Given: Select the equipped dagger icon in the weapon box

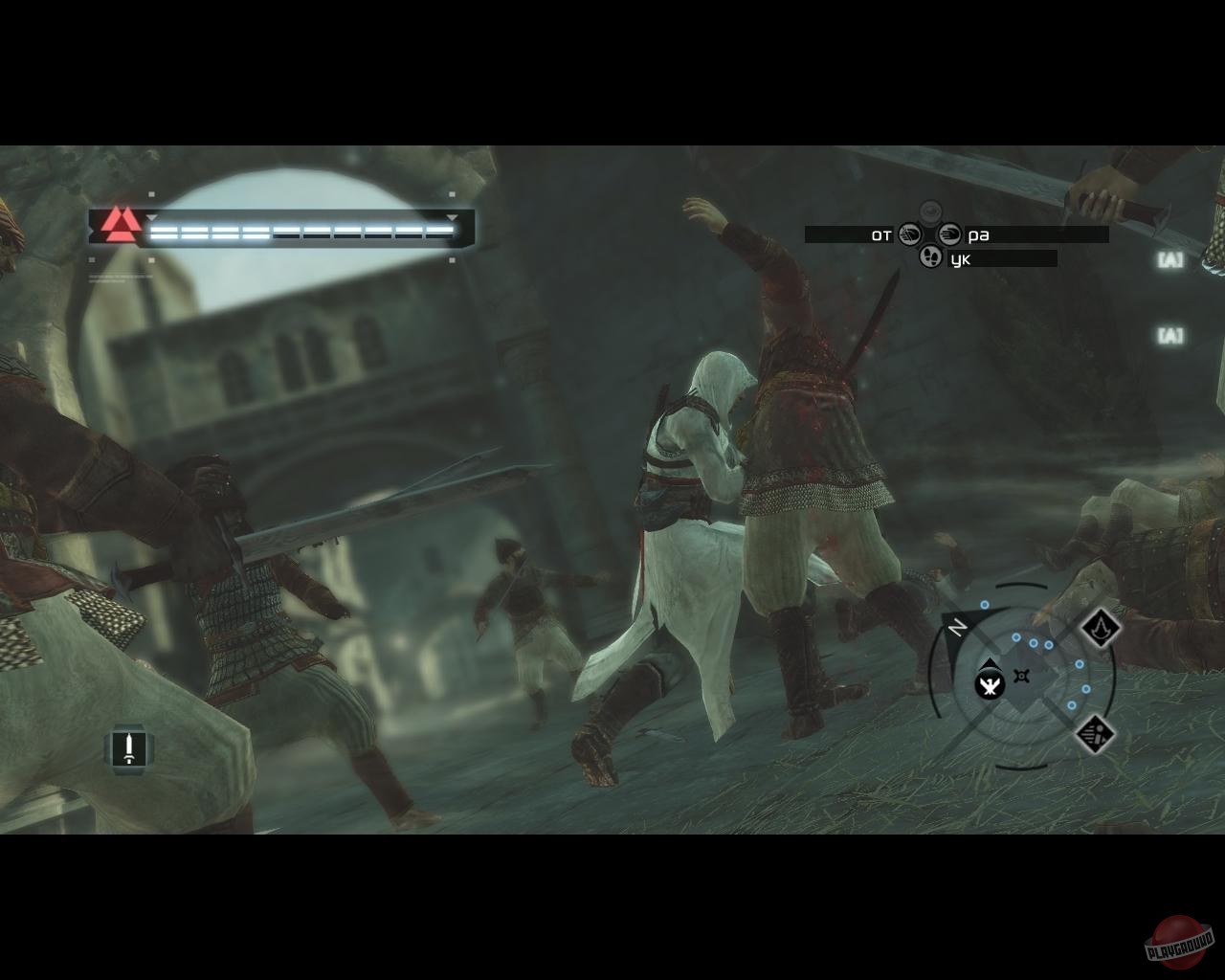Looking at the screenshot, I should click(x=129, y=749).
